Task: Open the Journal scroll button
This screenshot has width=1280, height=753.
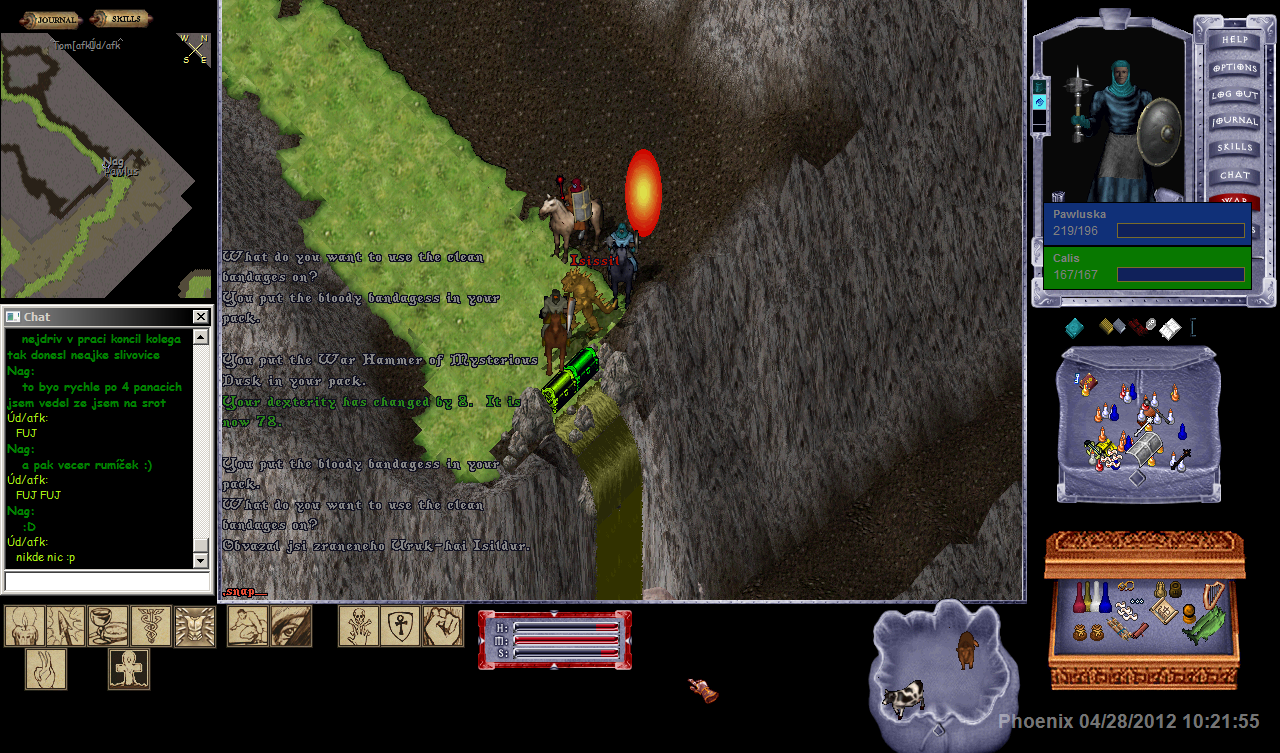Action: tap(49, 19)
